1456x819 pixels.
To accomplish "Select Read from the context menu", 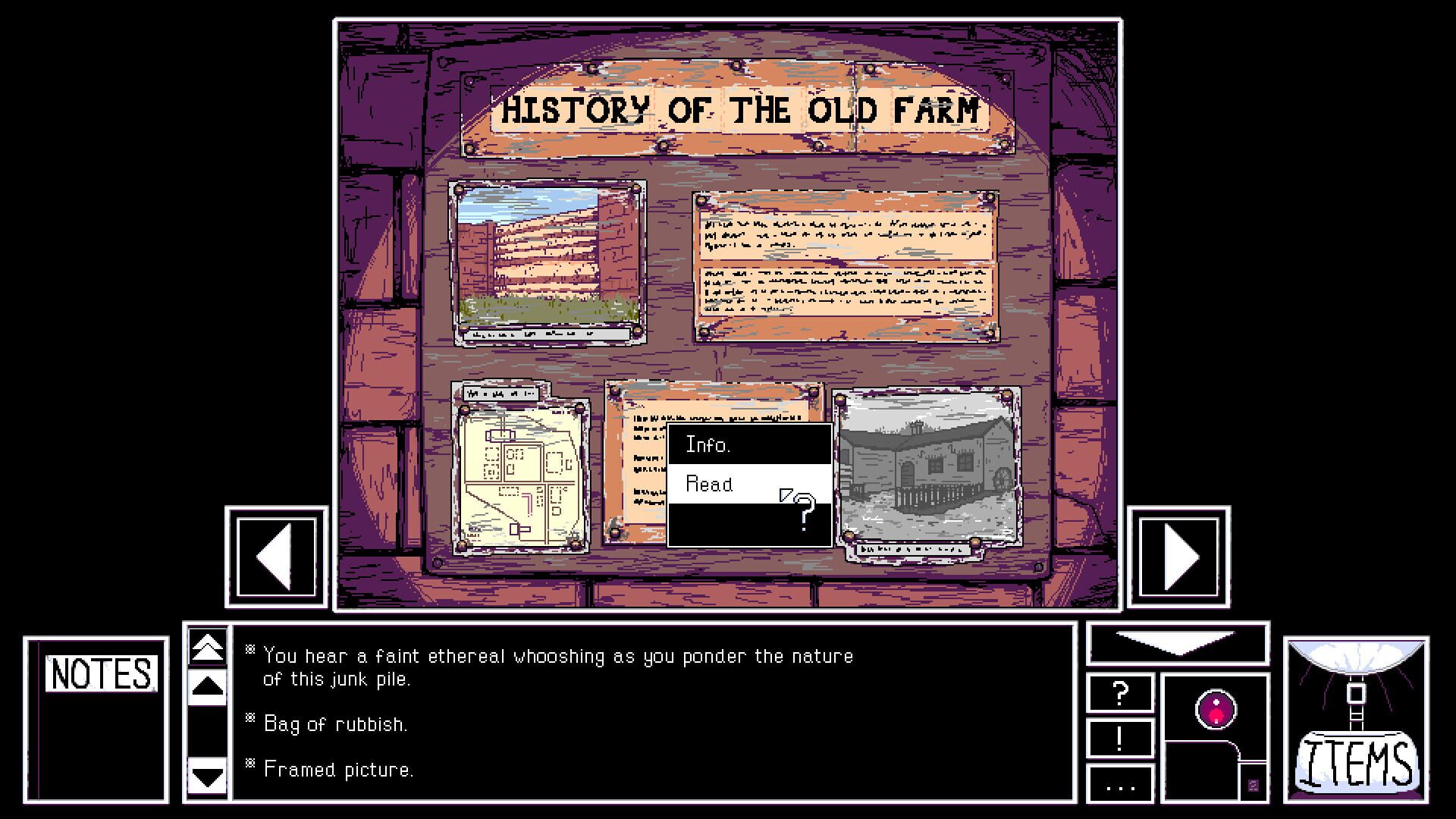I will 710,483.
